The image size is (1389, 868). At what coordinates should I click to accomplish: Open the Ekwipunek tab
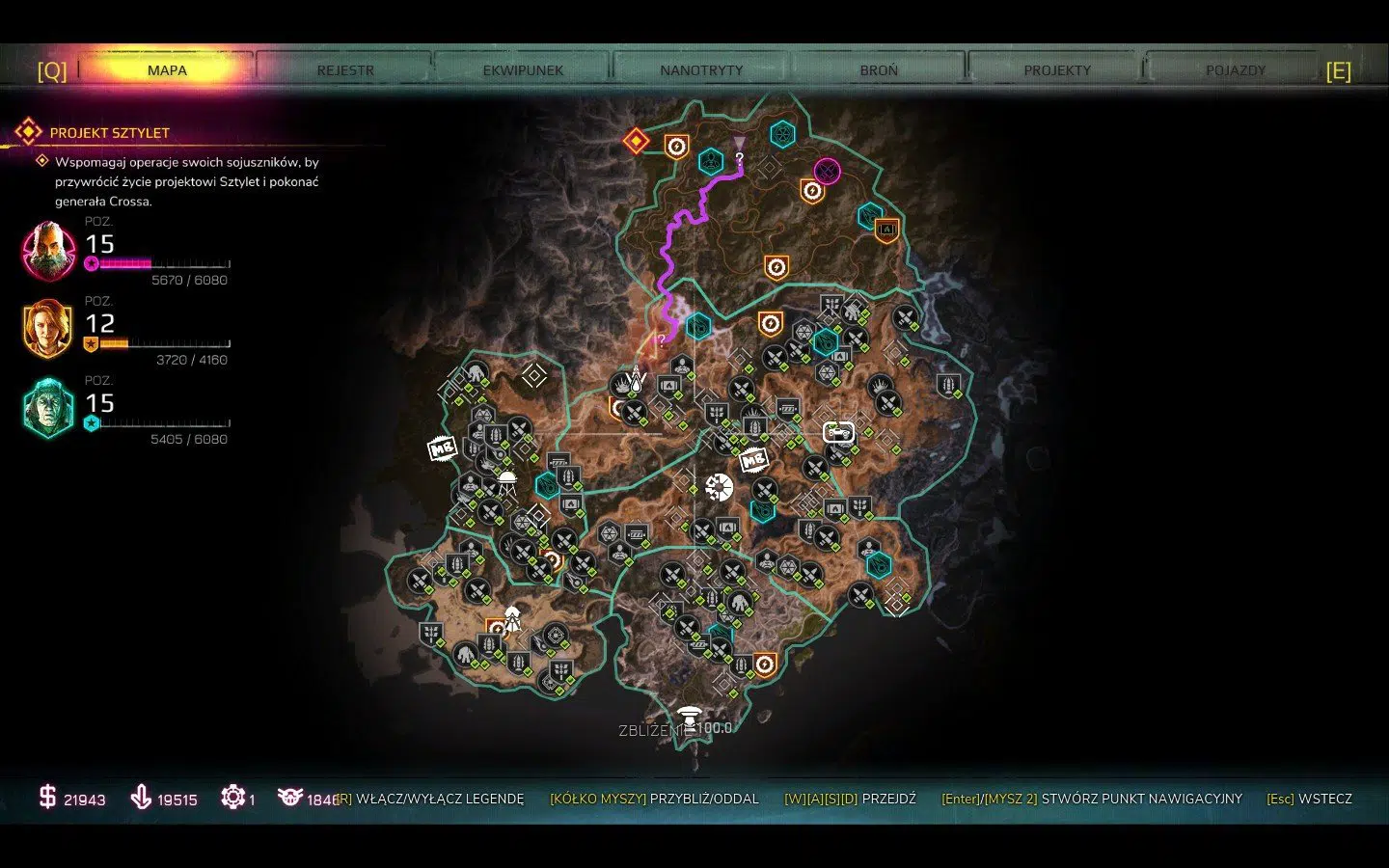click(x=523, y=70)
